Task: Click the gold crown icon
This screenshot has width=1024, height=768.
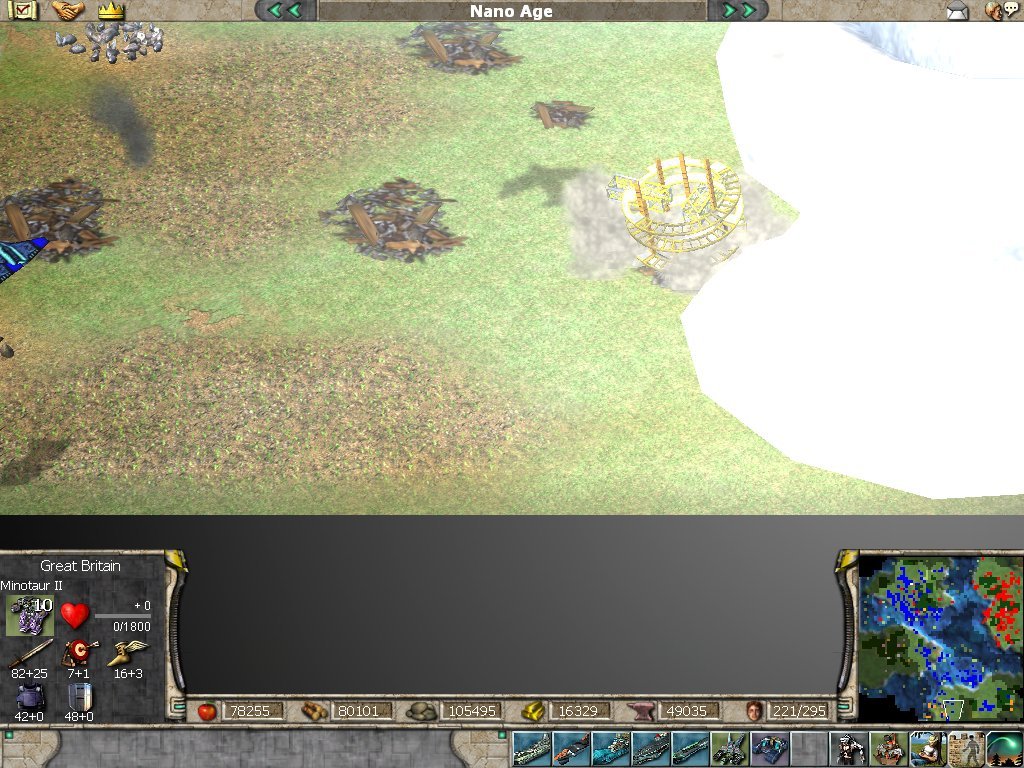Action: pyautogui.click(x=110, y=11)
